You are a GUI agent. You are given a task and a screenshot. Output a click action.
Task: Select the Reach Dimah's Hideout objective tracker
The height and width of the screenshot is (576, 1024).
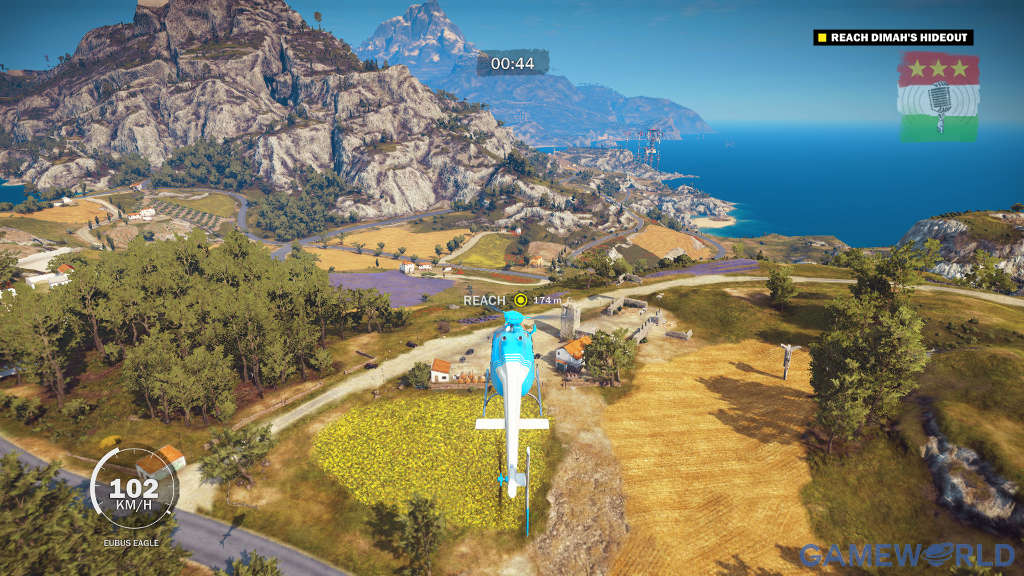click(x=893, y=38)
